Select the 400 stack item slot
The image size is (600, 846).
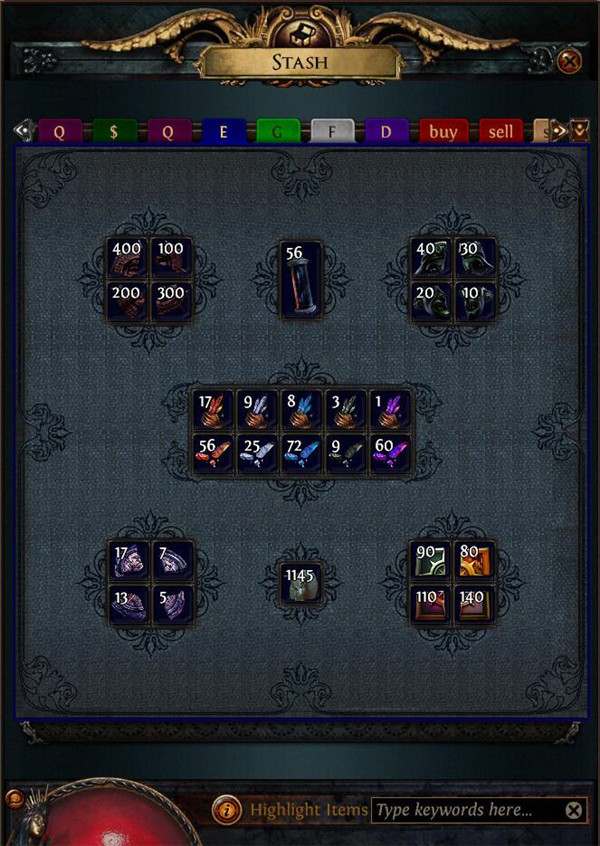pos(130,258)
